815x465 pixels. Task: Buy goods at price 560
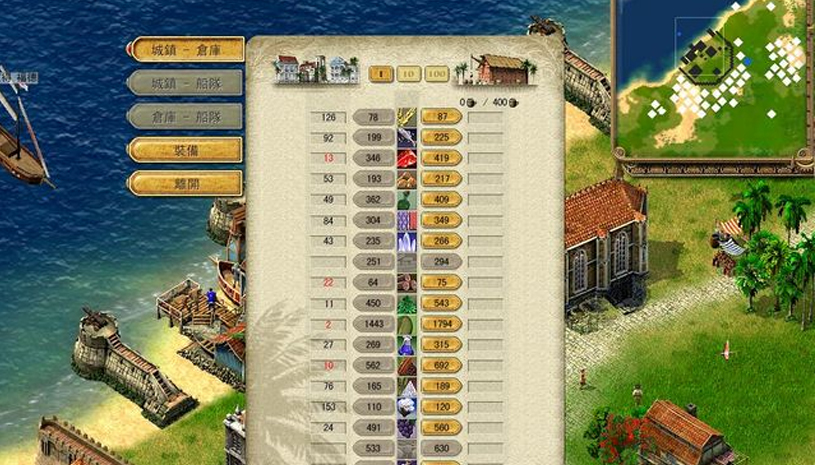(441, 428)
